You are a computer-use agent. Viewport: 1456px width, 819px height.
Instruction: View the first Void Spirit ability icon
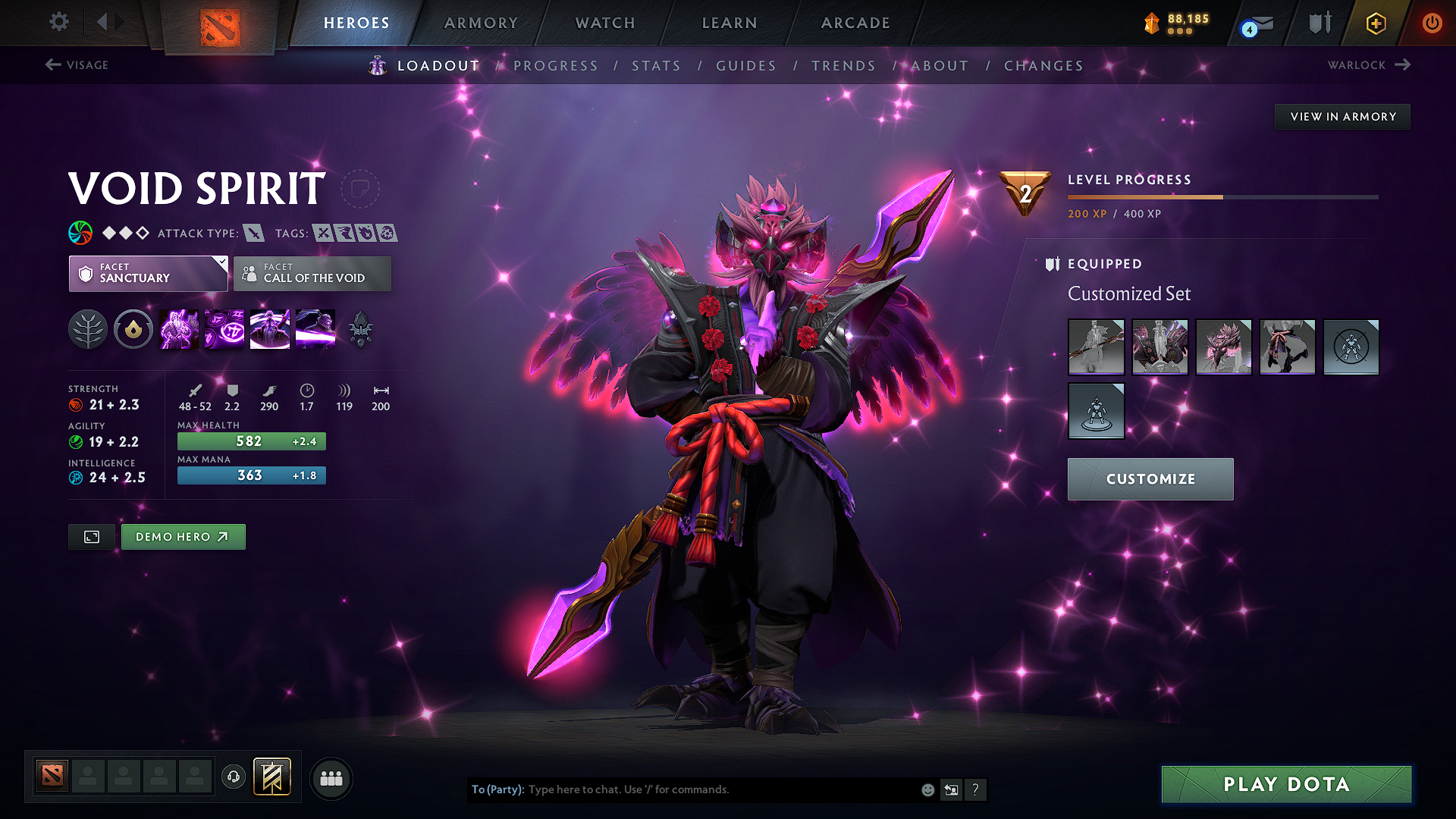click(178, 329)
